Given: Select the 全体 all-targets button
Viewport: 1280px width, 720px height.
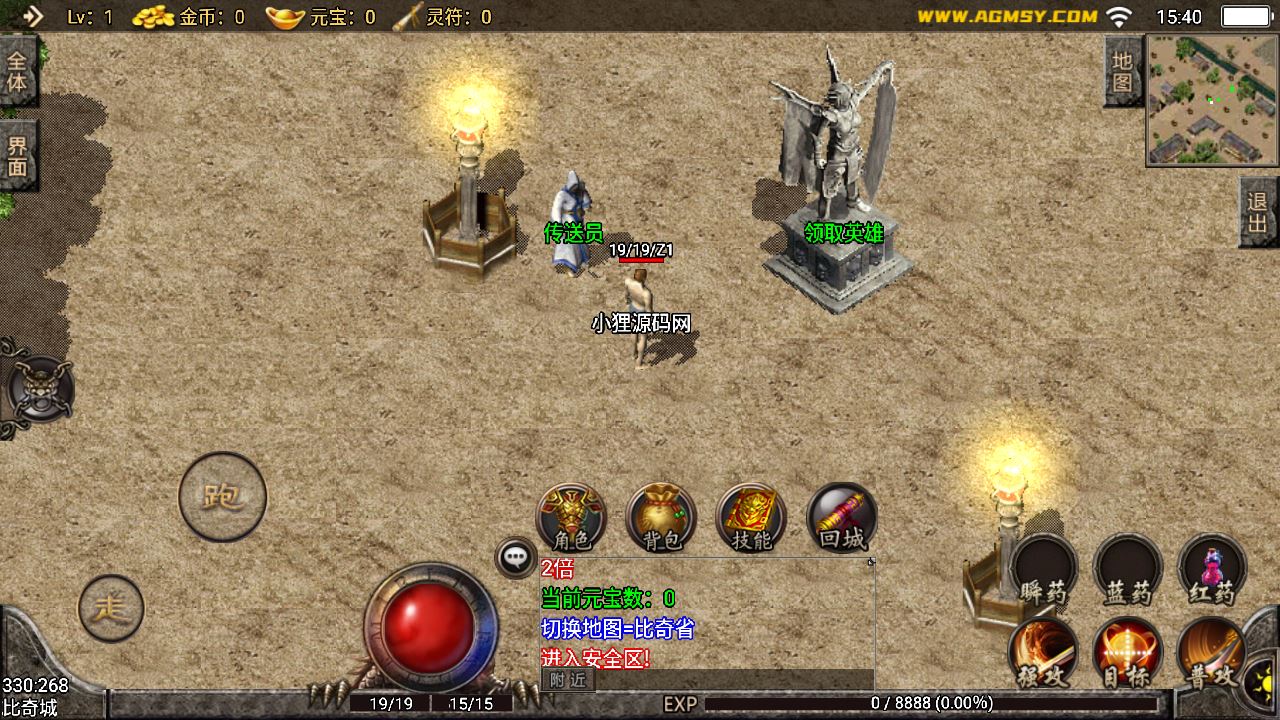Looking at the screenshot, I should click(18, 71).
